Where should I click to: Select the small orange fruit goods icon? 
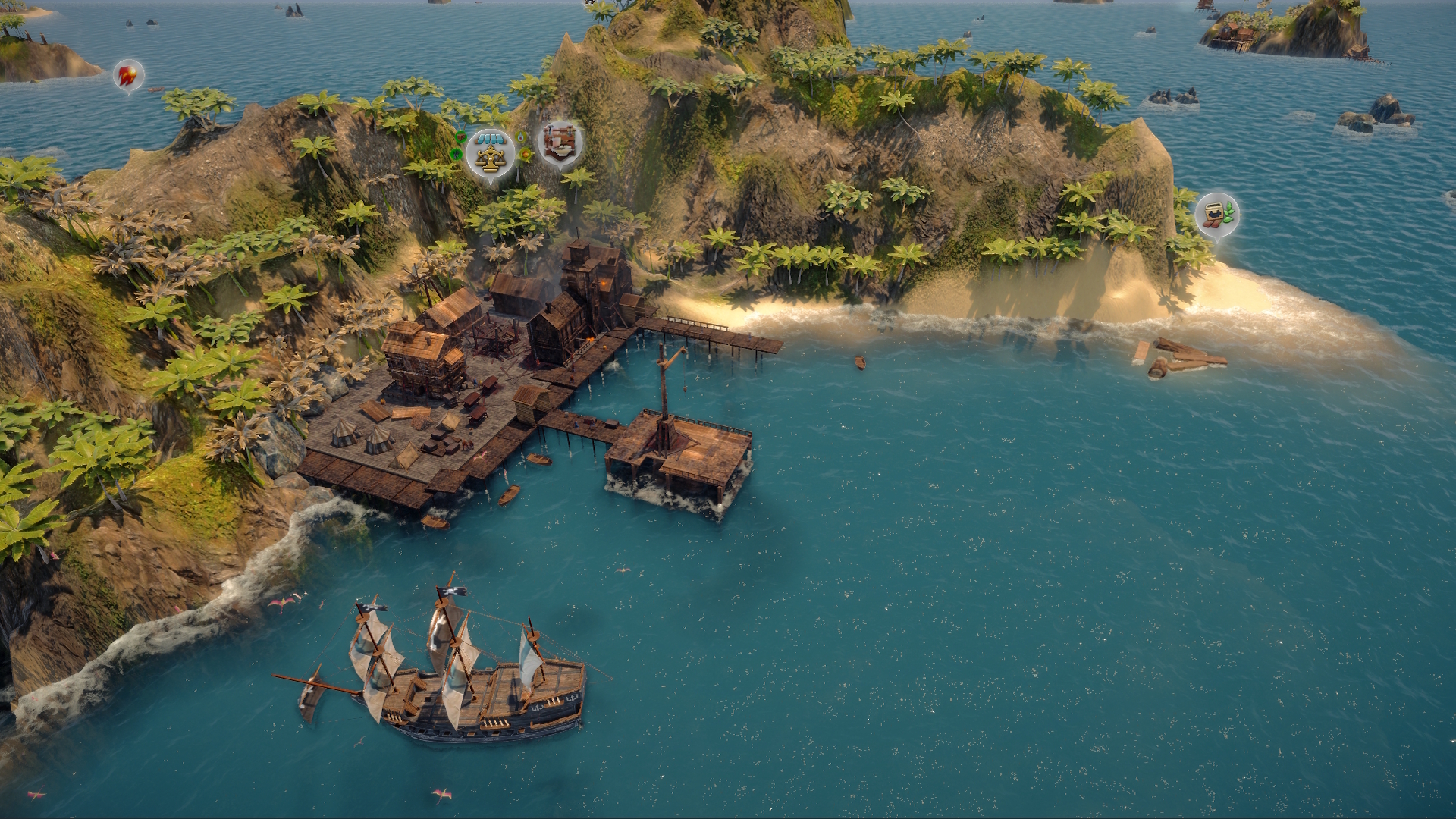coord(525,154)
